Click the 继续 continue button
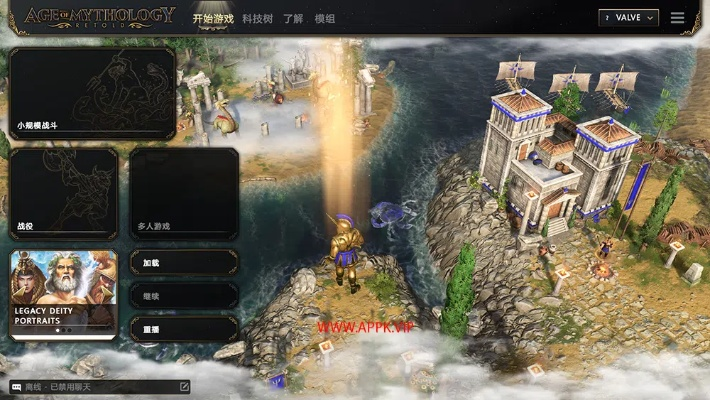This screenshot has width=710, height=400. pos(184,295)
